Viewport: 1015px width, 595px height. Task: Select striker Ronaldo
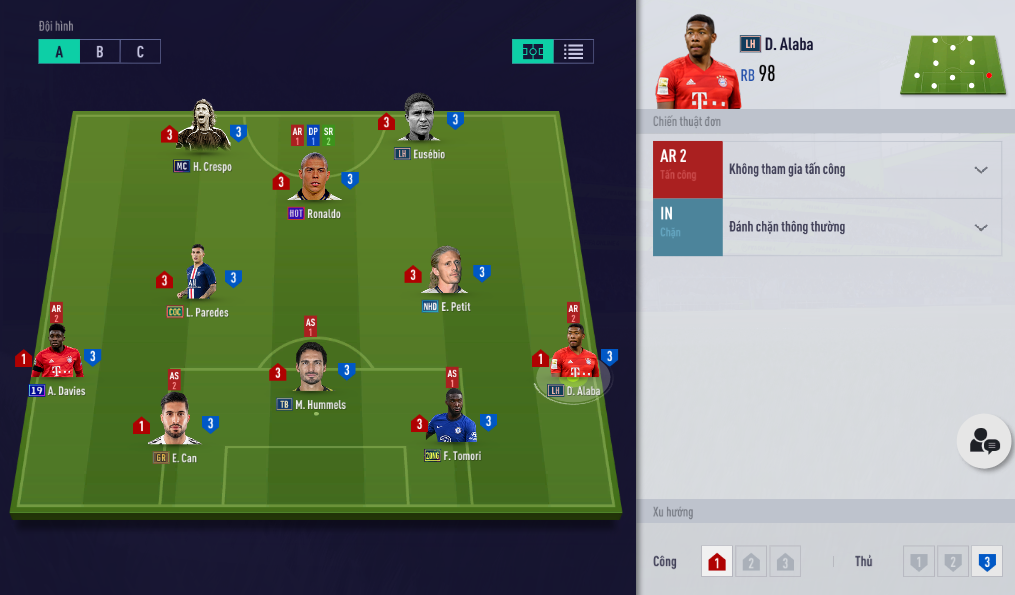tap(315, 180)
